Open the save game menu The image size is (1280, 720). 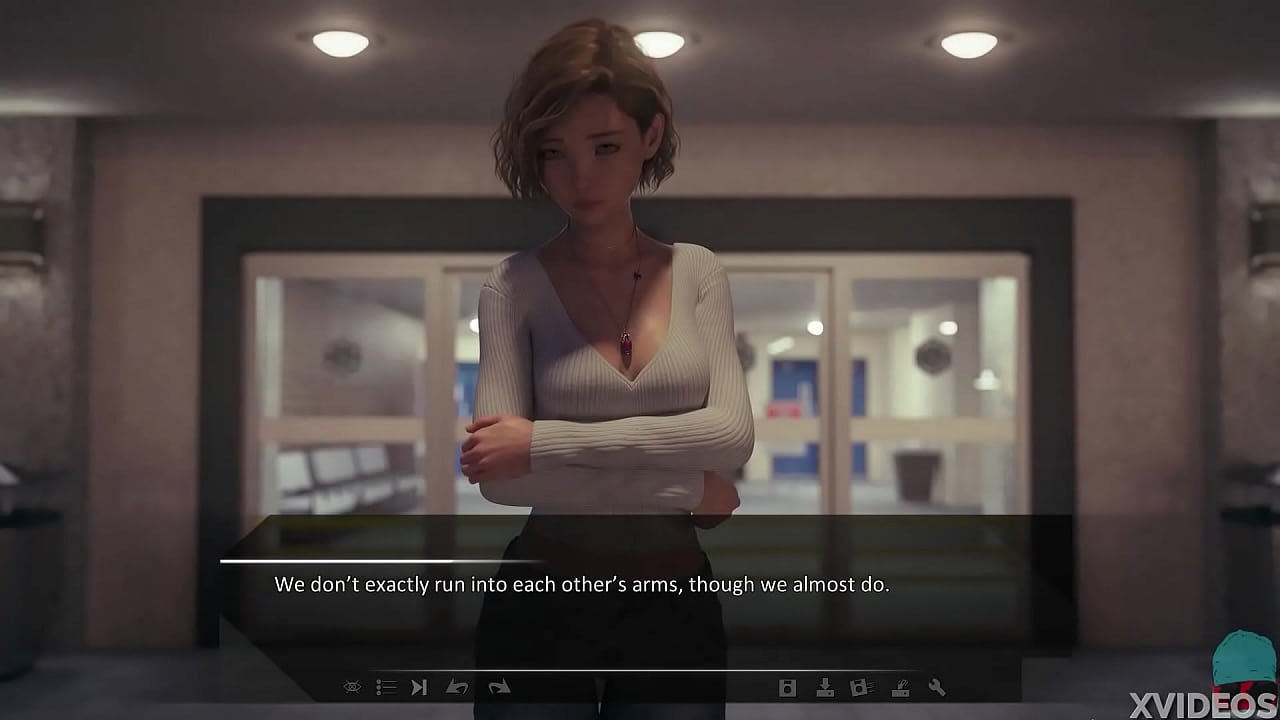(x=787, y=687)
